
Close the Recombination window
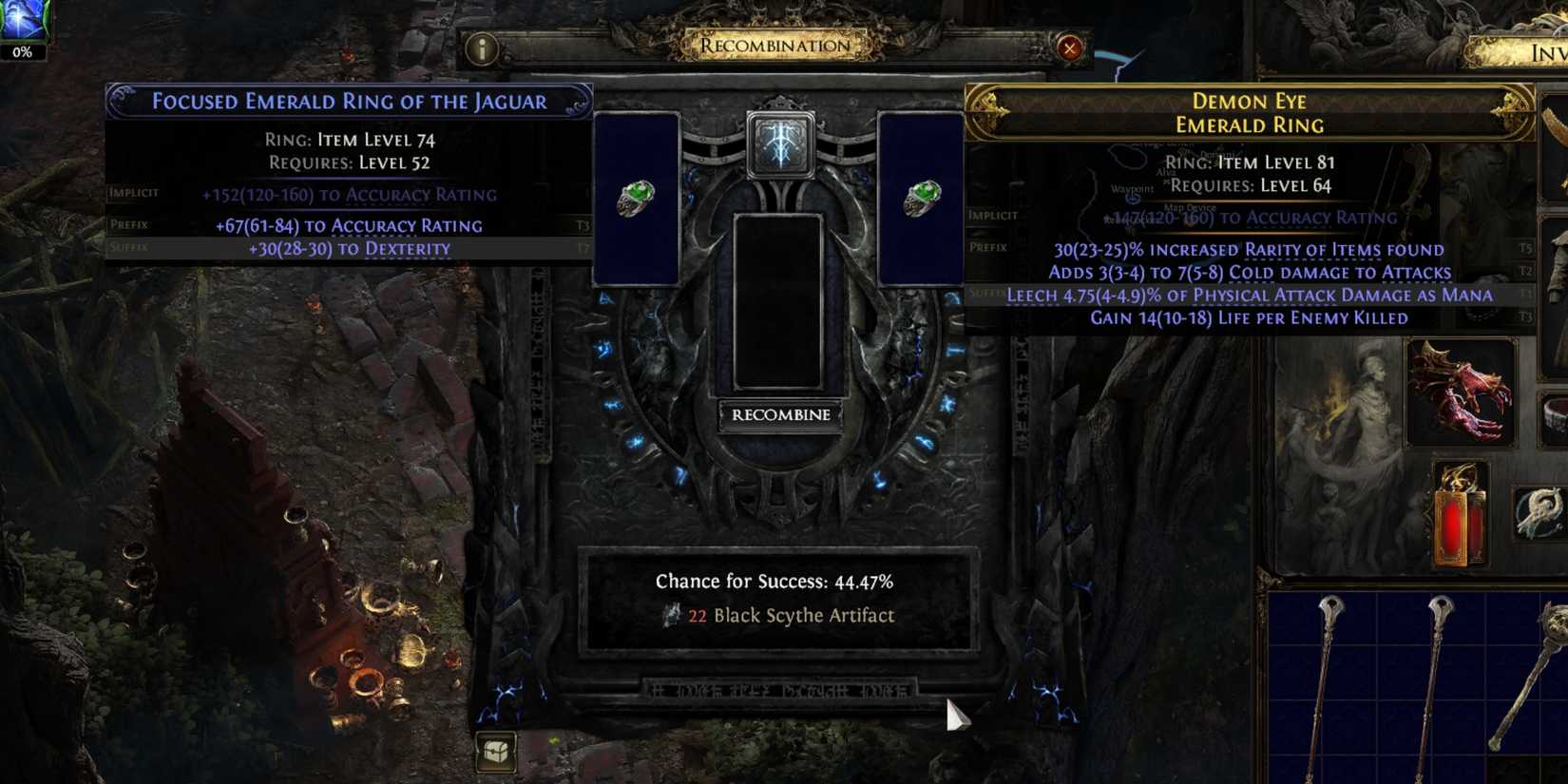click(x=1072, y=49)
